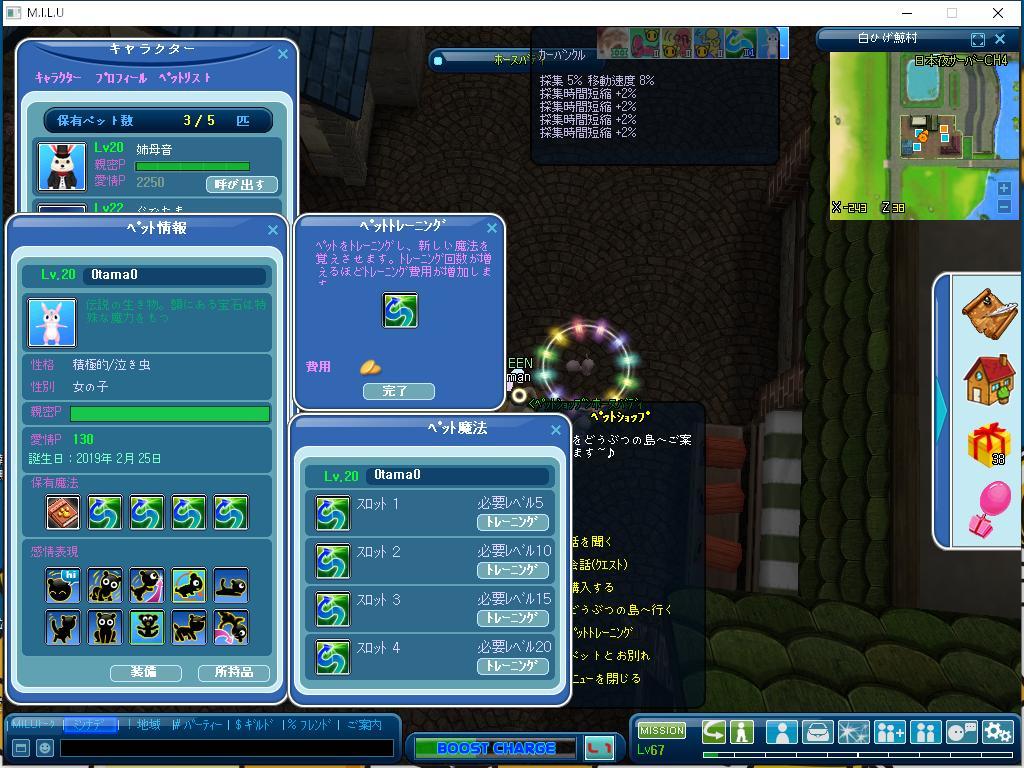The image size is (1024, 768).
Task: Close the ペットトレーニング window
Action: (491, 229)
